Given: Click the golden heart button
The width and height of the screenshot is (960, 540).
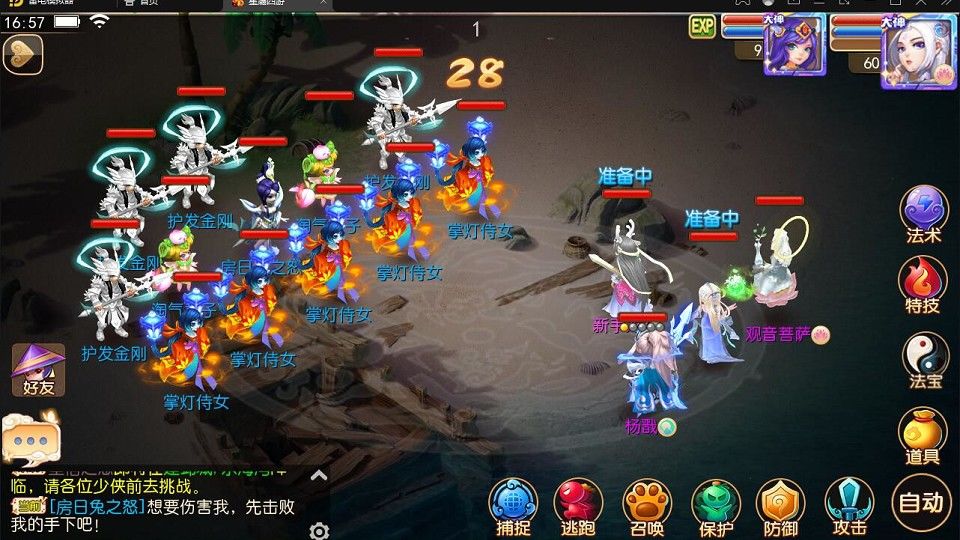Looking at the screenshot, I should (x=22, y=54).
